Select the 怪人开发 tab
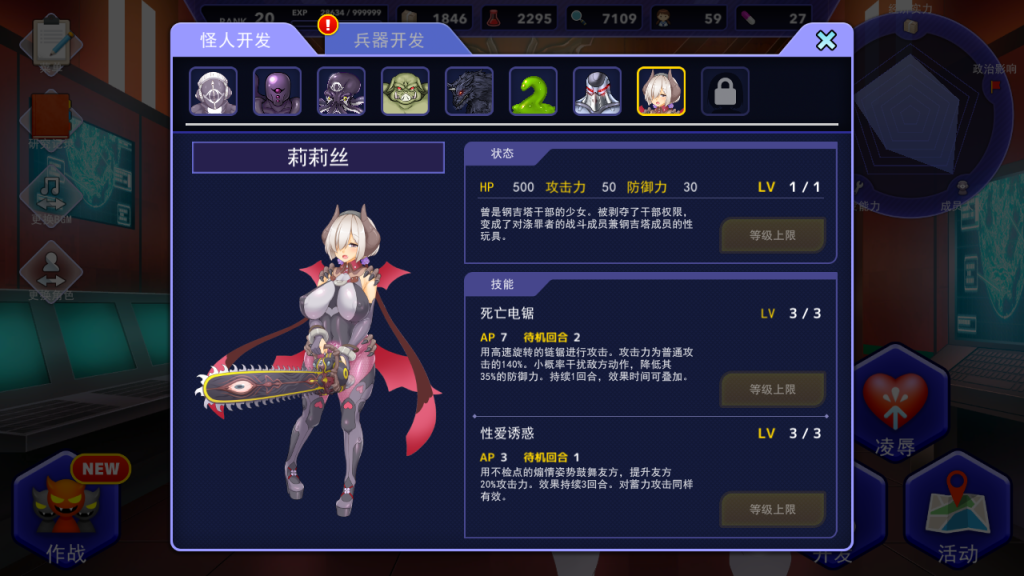Viewport: 1024px width, 576px height. coord(236,40)
